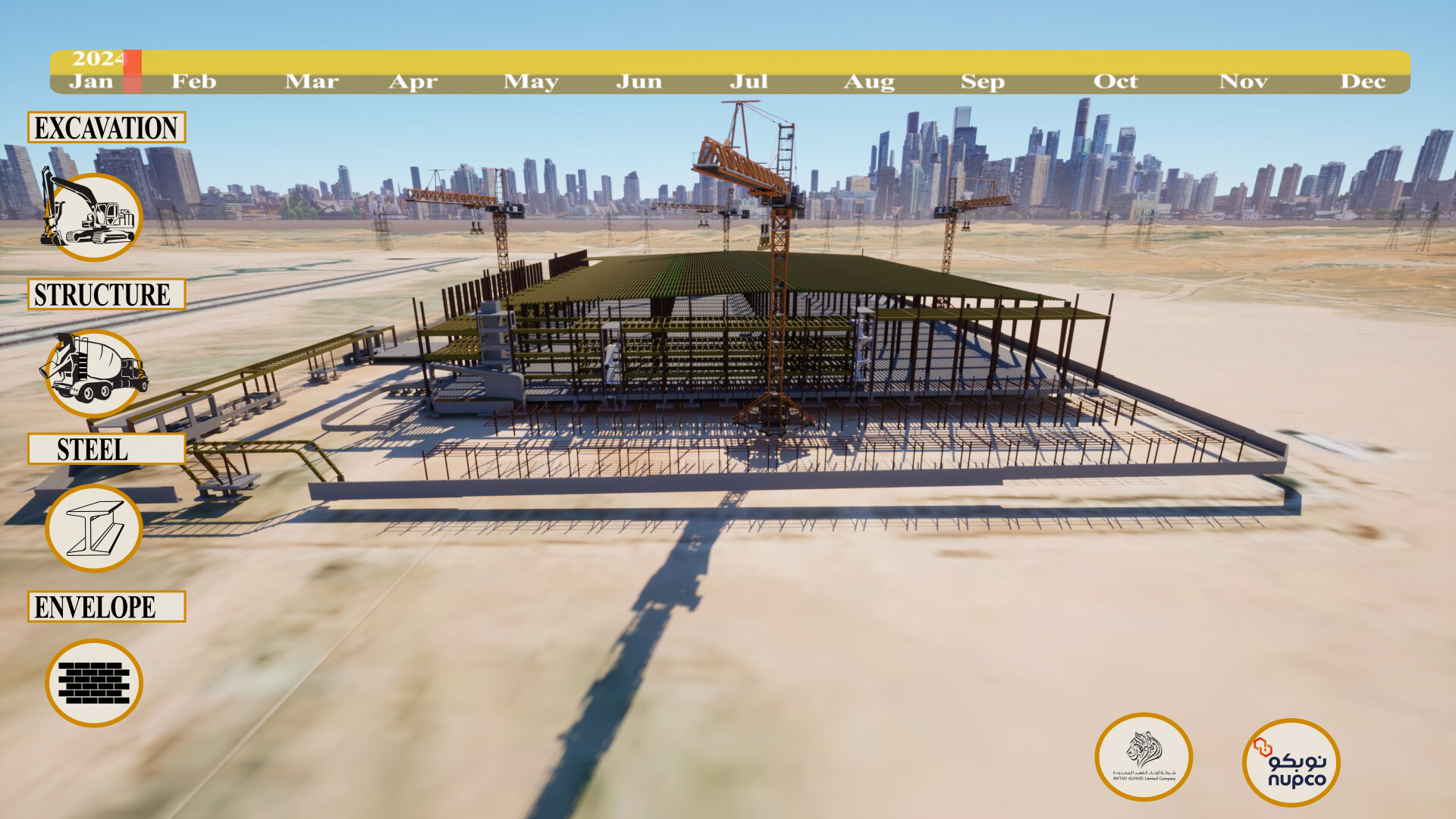Jump to Oct on the timeline

1115,81
